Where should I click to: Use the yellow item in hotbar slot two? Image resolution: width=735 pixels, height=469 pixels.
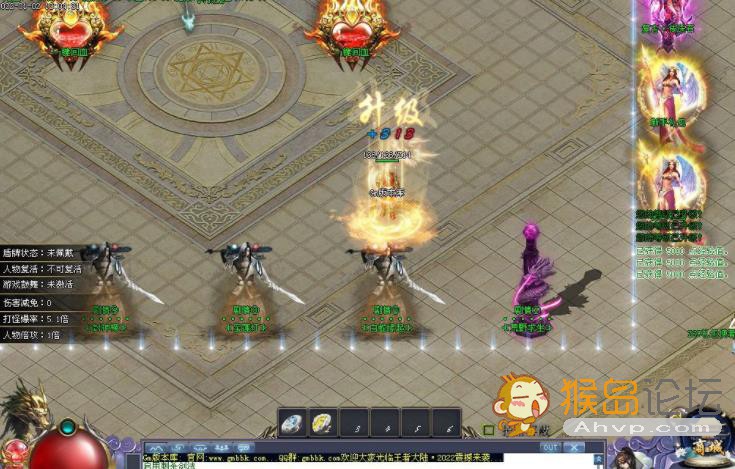click(x=322, y=424)
